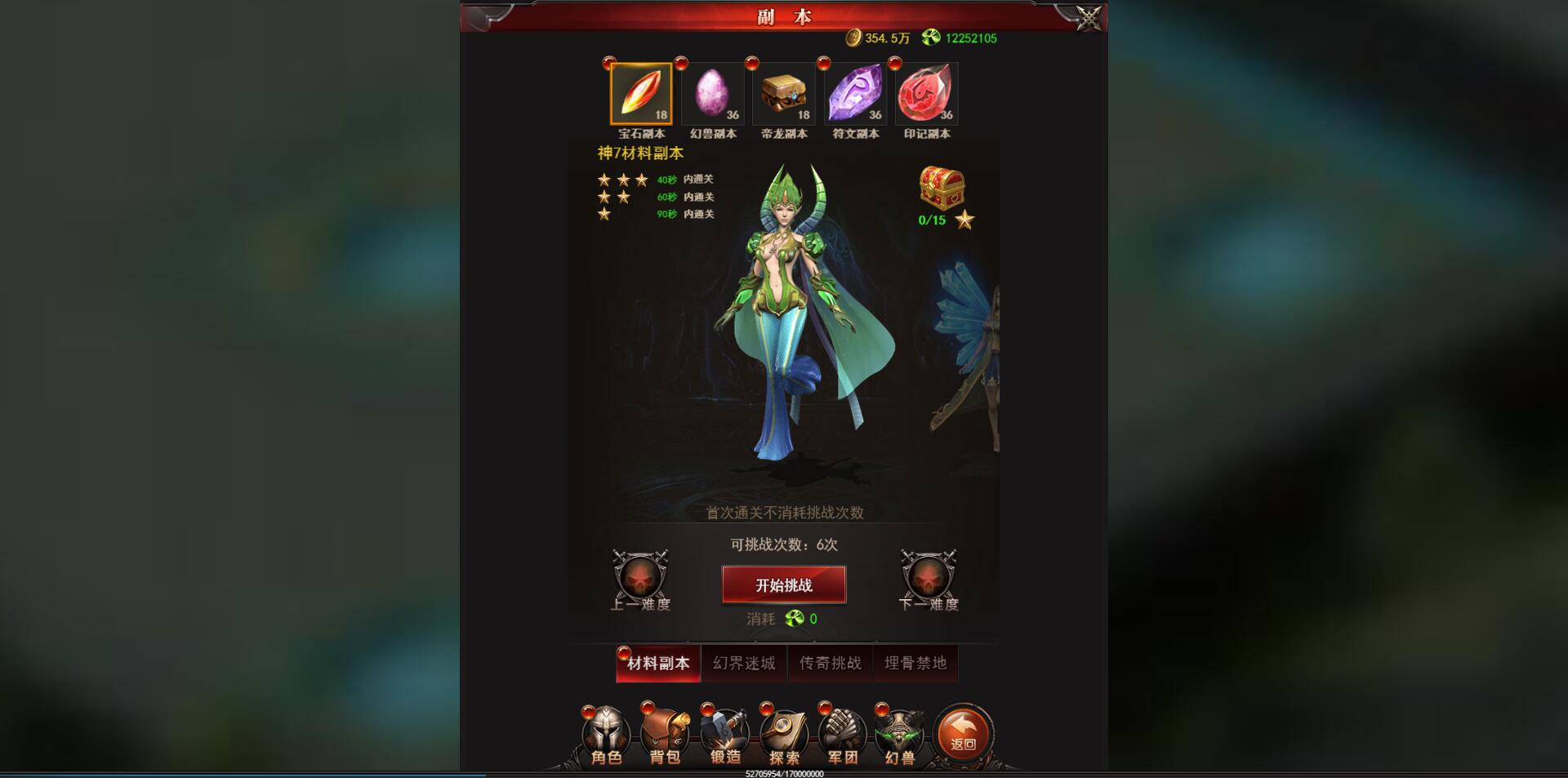Open the 幻兽副本 beast dungeon
Image resolution: width=1568 pixels, height=778 pixels.
[712, 93]
